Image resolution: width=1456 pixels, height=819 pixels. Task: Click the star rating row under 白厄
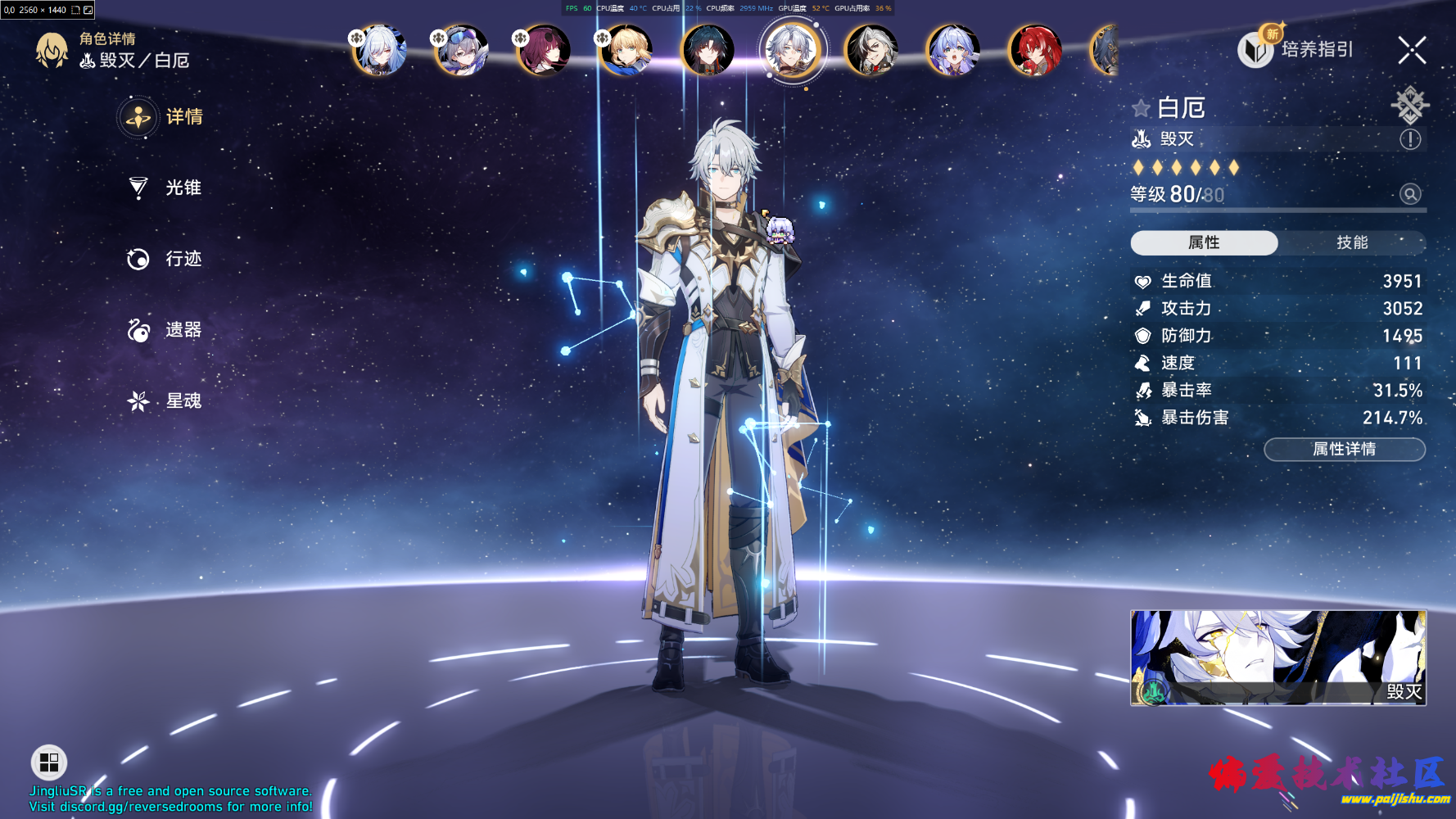tap(1184, 167)
